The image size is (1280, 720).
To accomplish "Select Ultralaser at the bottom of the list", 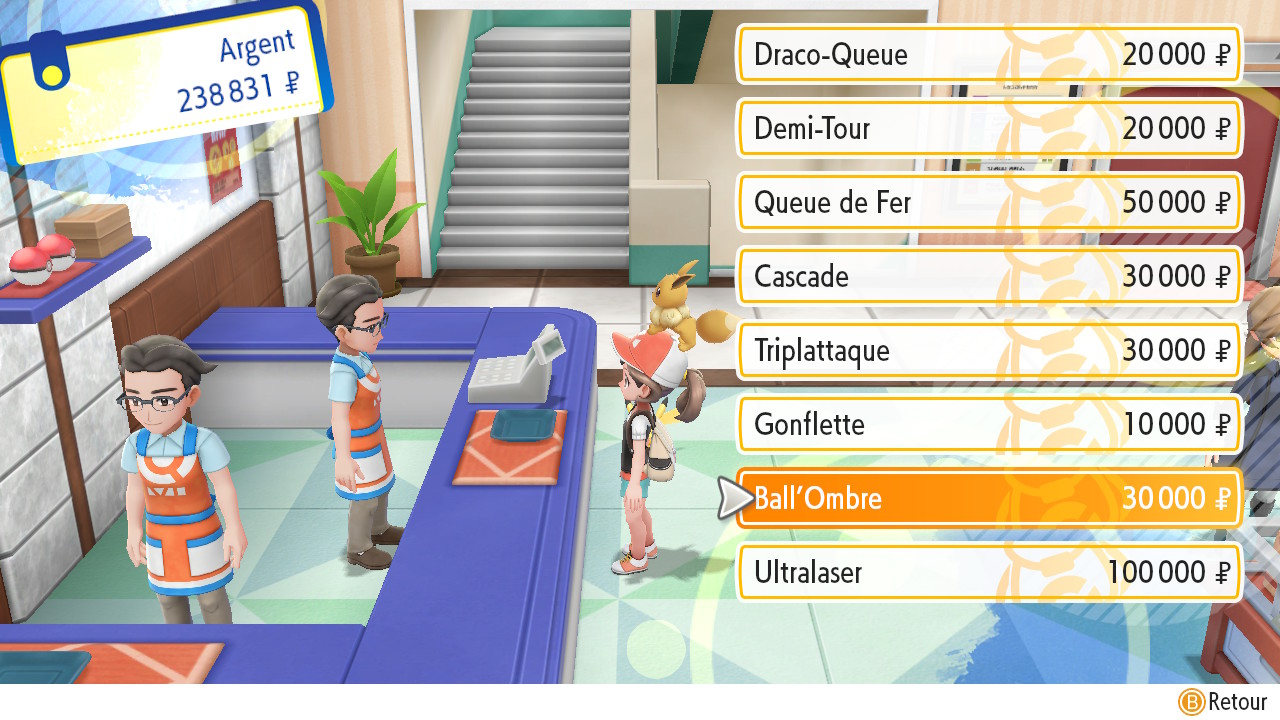I will 988,572.
